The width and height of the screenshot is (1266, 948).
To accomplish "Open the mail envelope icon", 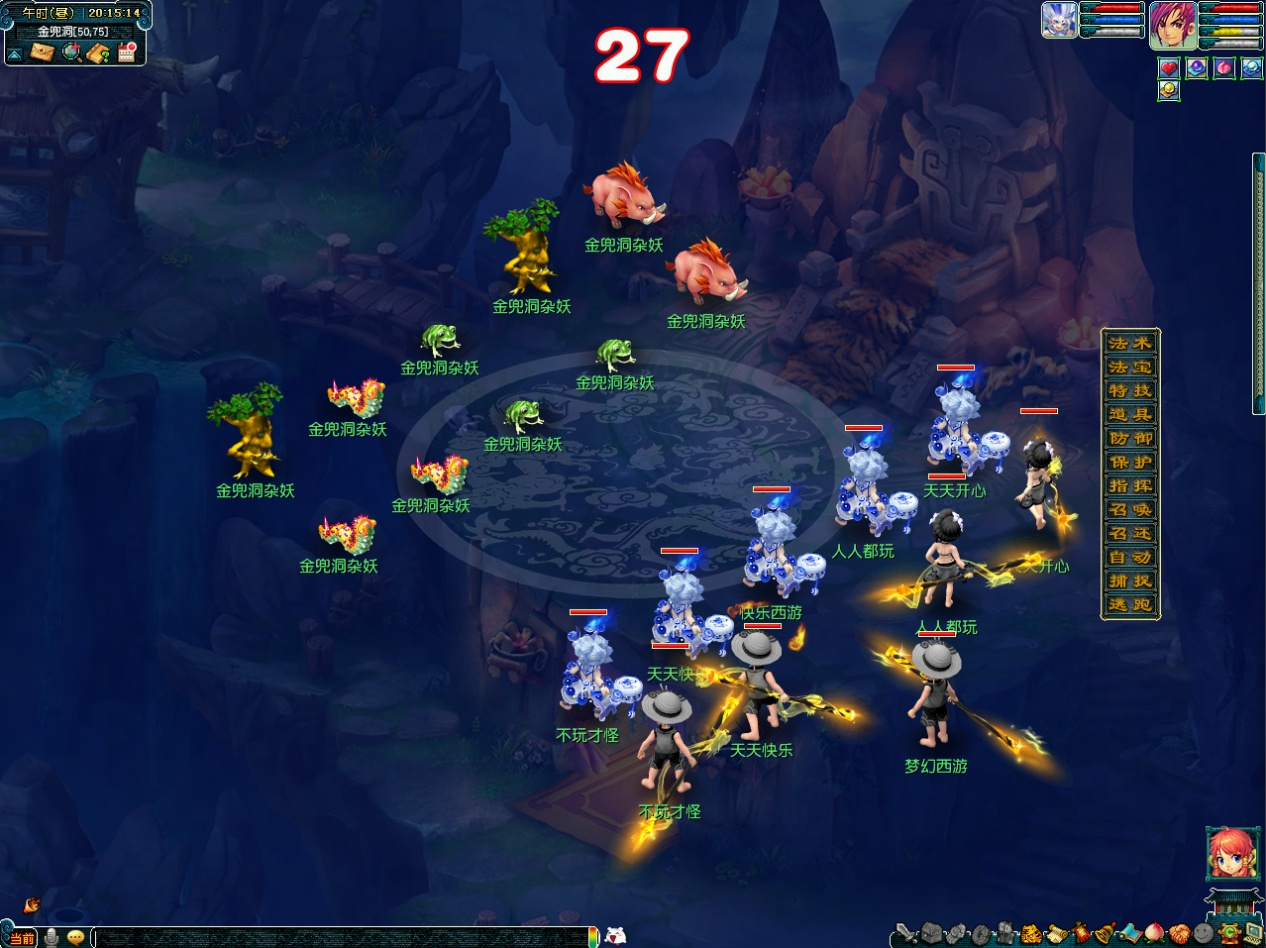I will pos(42,52).
